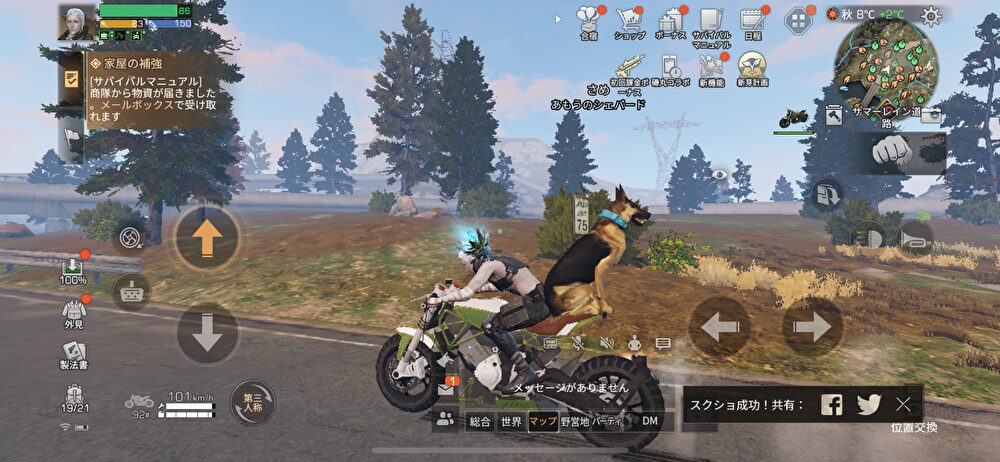
Task: Open the 製法書 recipe book
Action: point(73,354)
